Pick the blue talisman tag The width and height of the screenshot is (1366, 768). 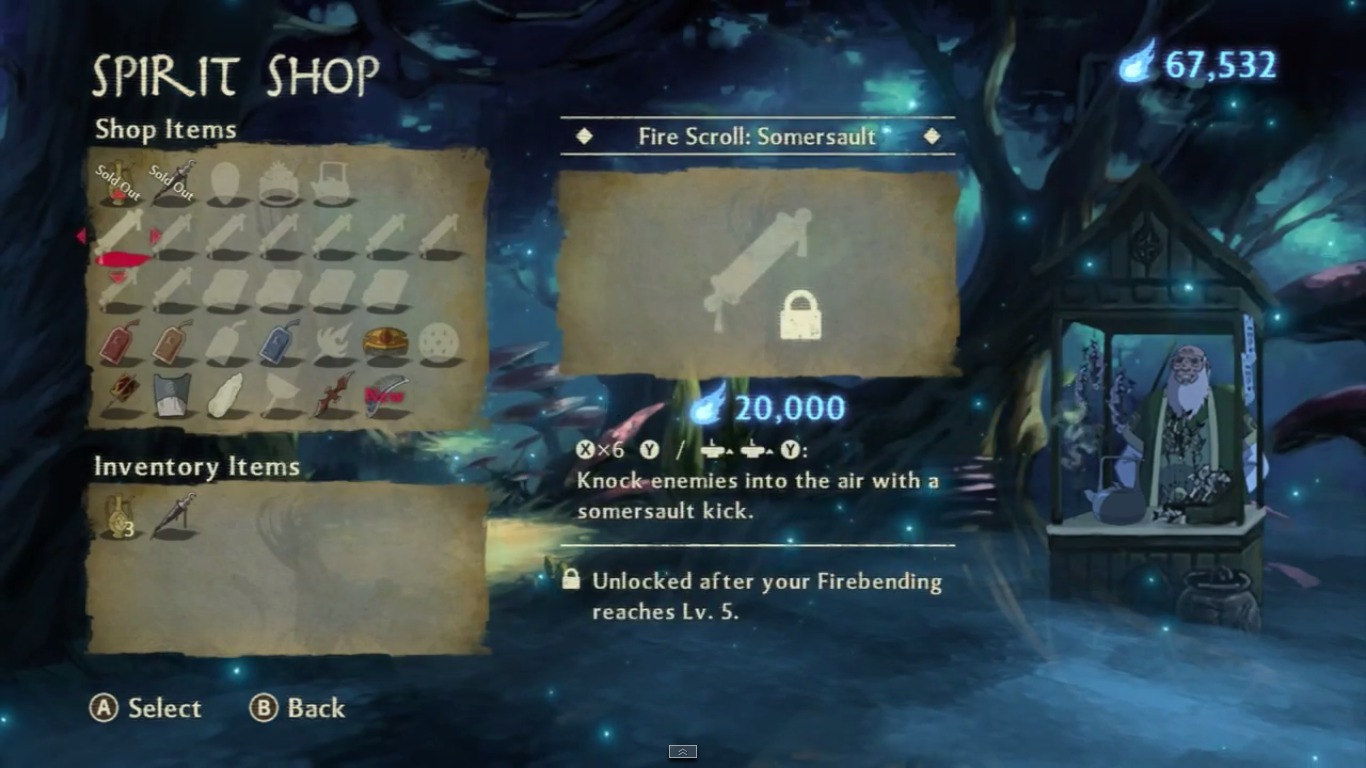[x=279, y=343]
